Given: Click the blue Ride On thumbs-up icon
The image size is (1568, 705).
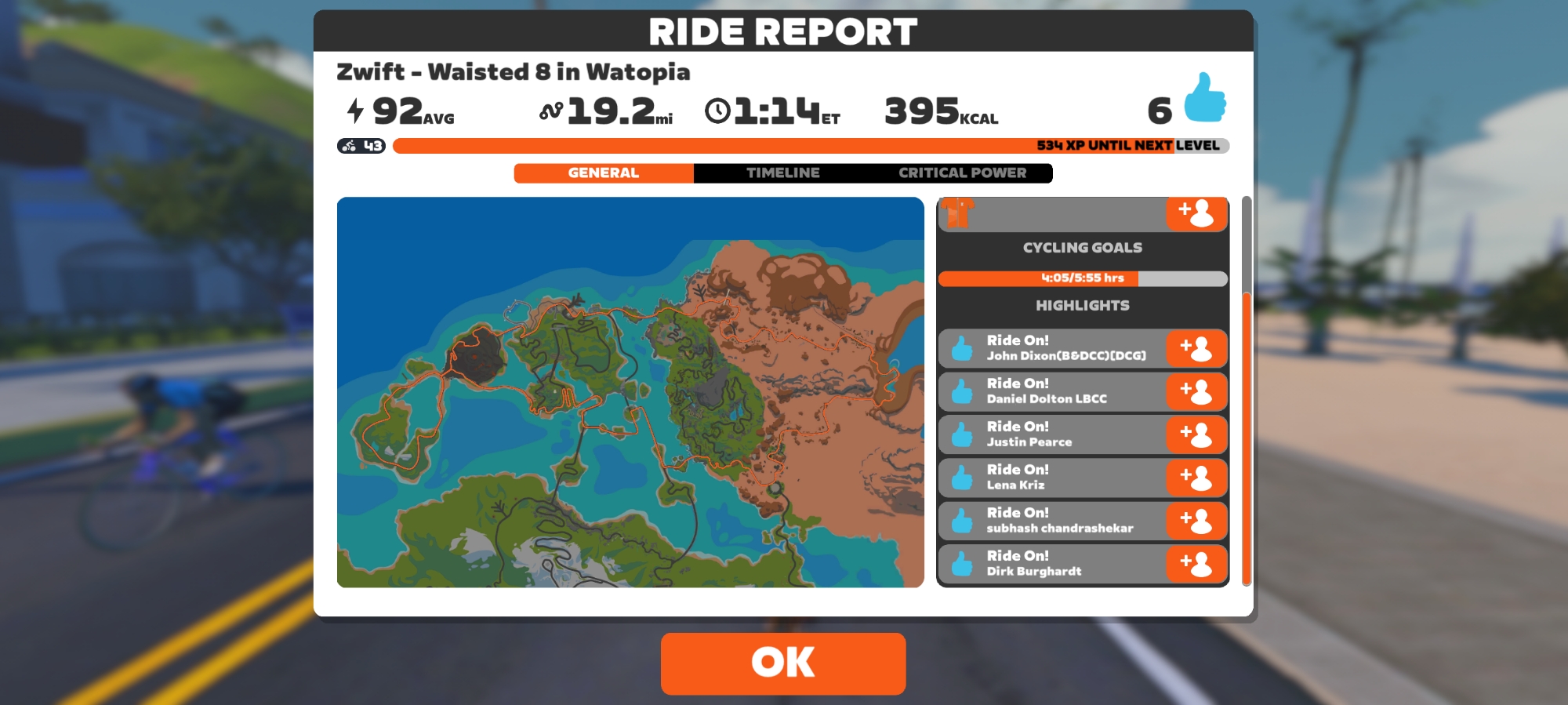Looking at the screenshot, I should pos(1204,99).
